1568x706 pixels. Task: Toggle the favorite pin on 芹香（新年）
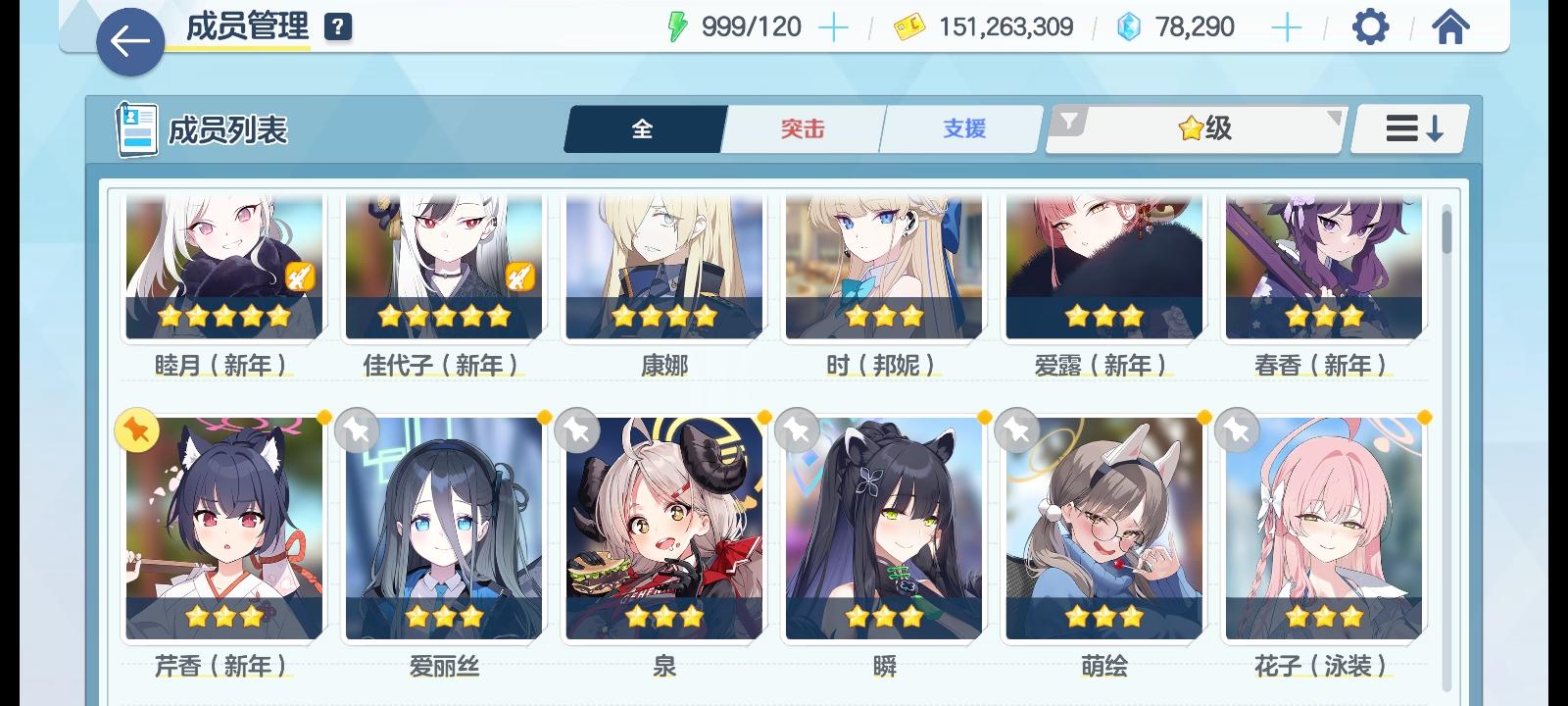[x=137, y=429]
